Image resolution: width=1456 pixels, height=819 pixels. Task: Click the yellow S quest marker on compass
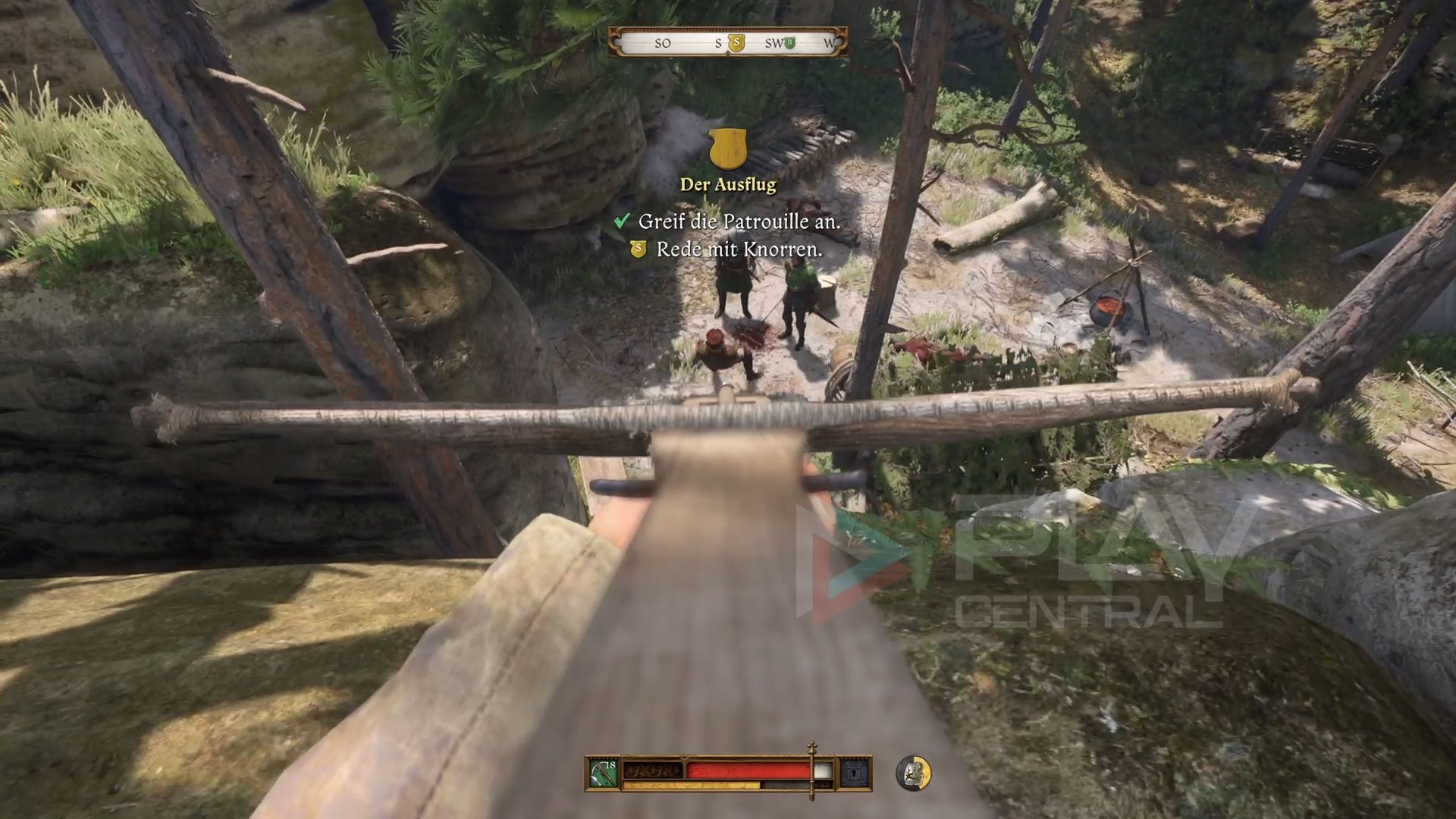pyautogui.click(x=736, y=43)
